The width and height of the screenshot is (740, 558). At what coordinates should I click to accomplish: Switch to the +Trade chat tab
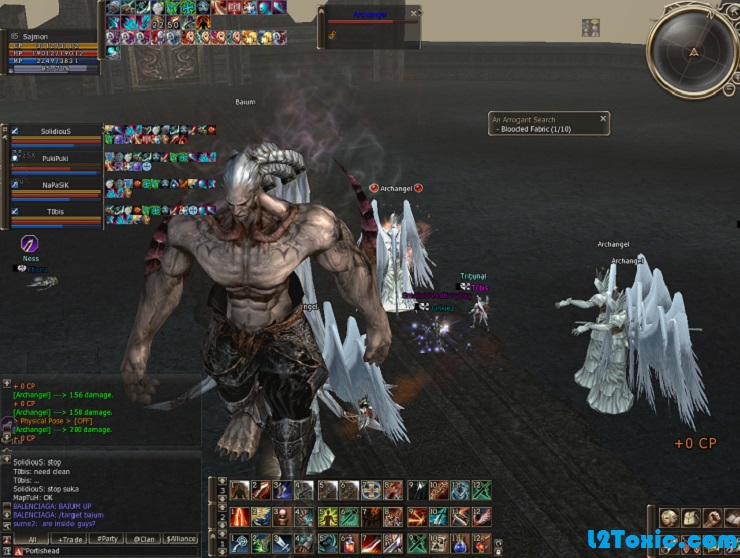tap(69, 538)
